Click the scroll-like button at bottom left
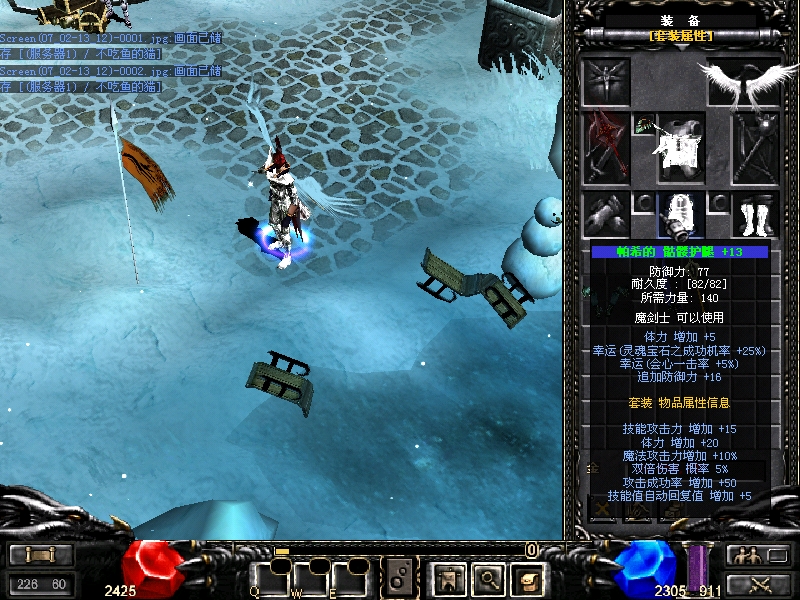Screen dimensions: 800x600 (x=41, y=555)
